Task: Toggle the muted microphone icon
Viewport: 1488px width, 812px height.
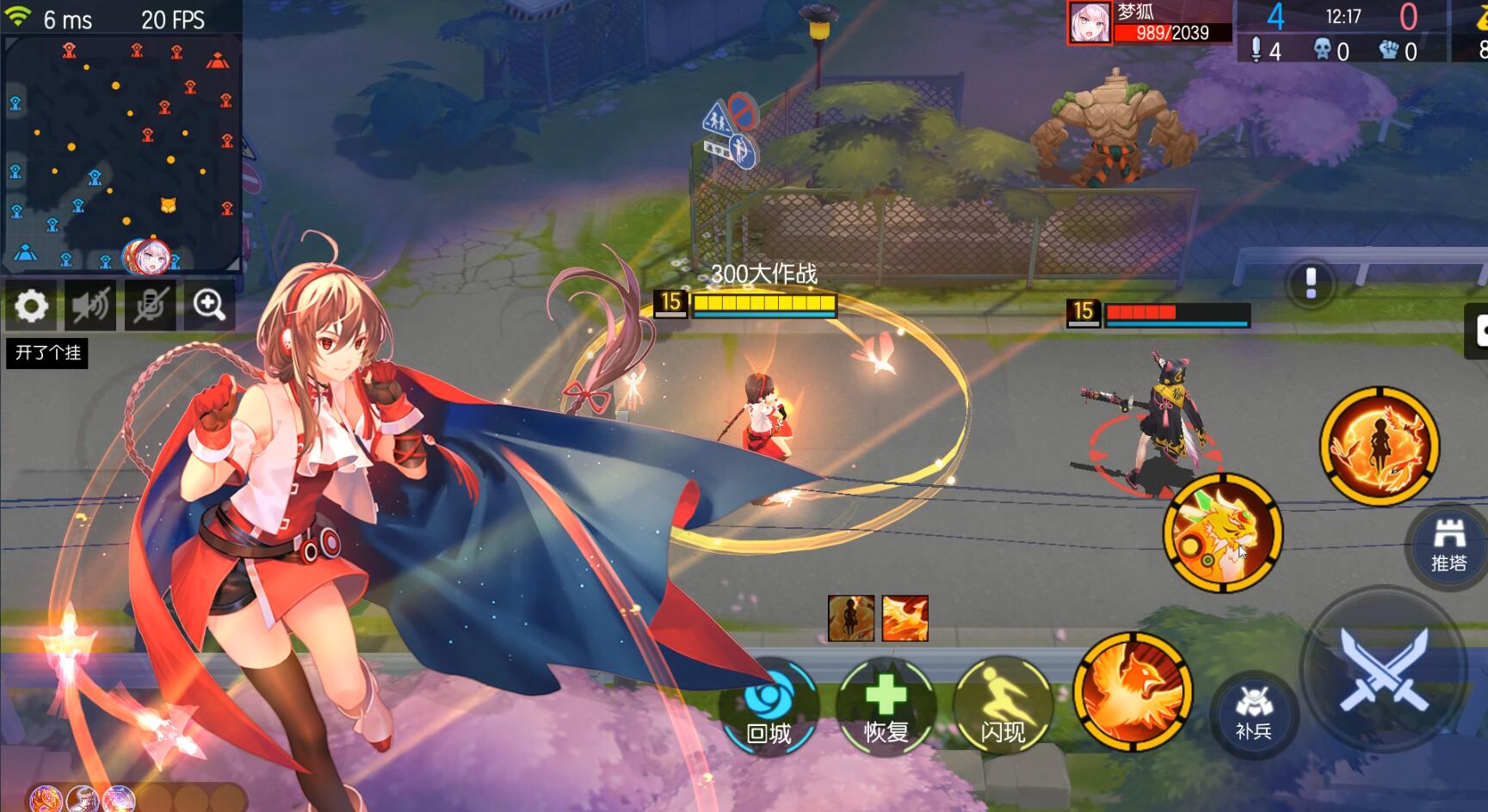Action: point(151,305)
